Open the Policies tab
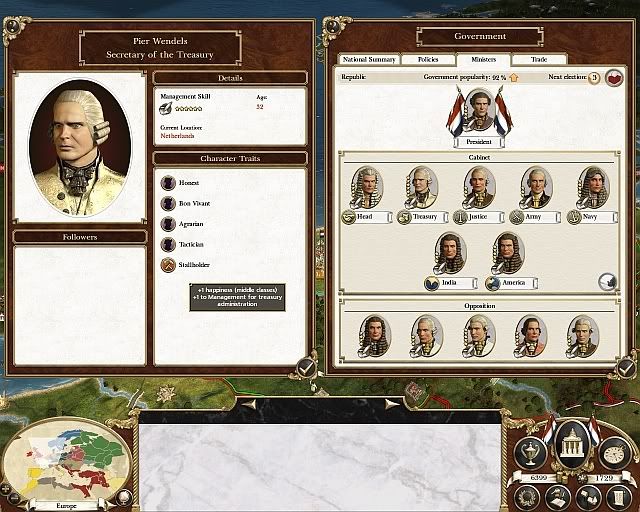 coord(428,60)
